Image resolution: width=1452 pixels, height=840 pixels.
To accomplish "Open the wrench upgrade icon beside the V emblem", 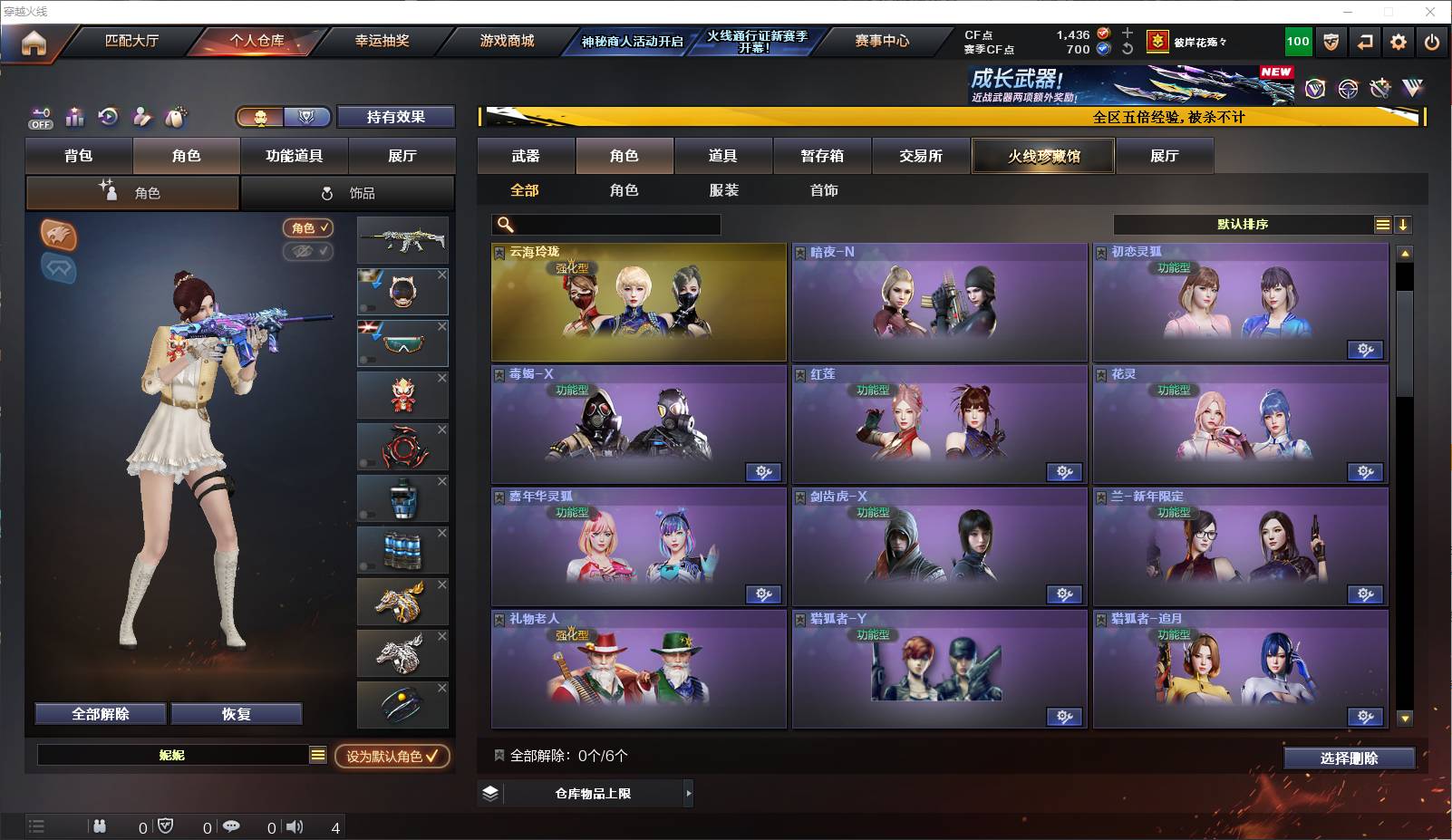I will coord(1380,89).
